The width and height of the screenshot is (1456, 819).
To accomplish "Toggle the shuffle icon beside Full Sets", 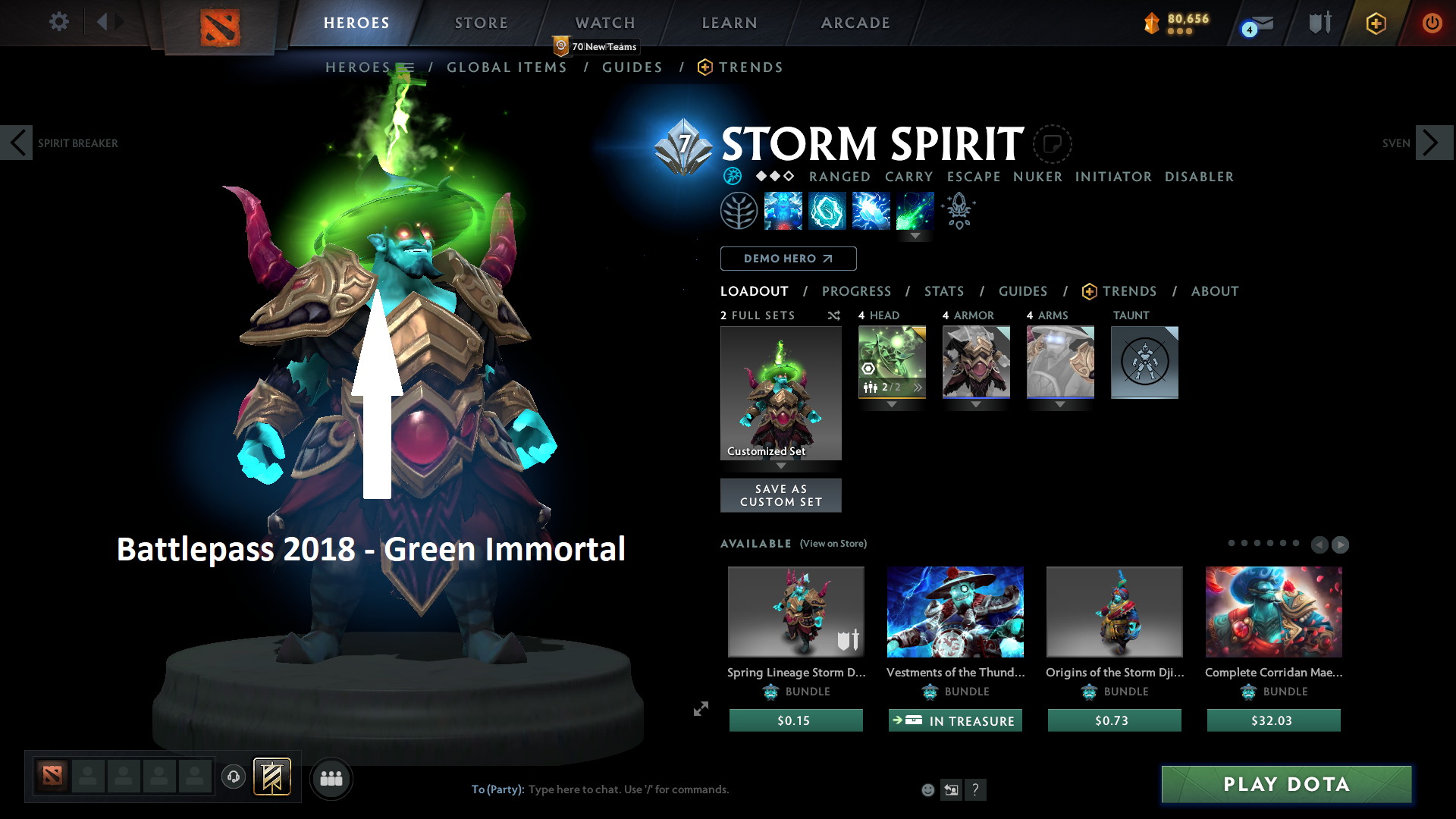I will pos(833,315).
